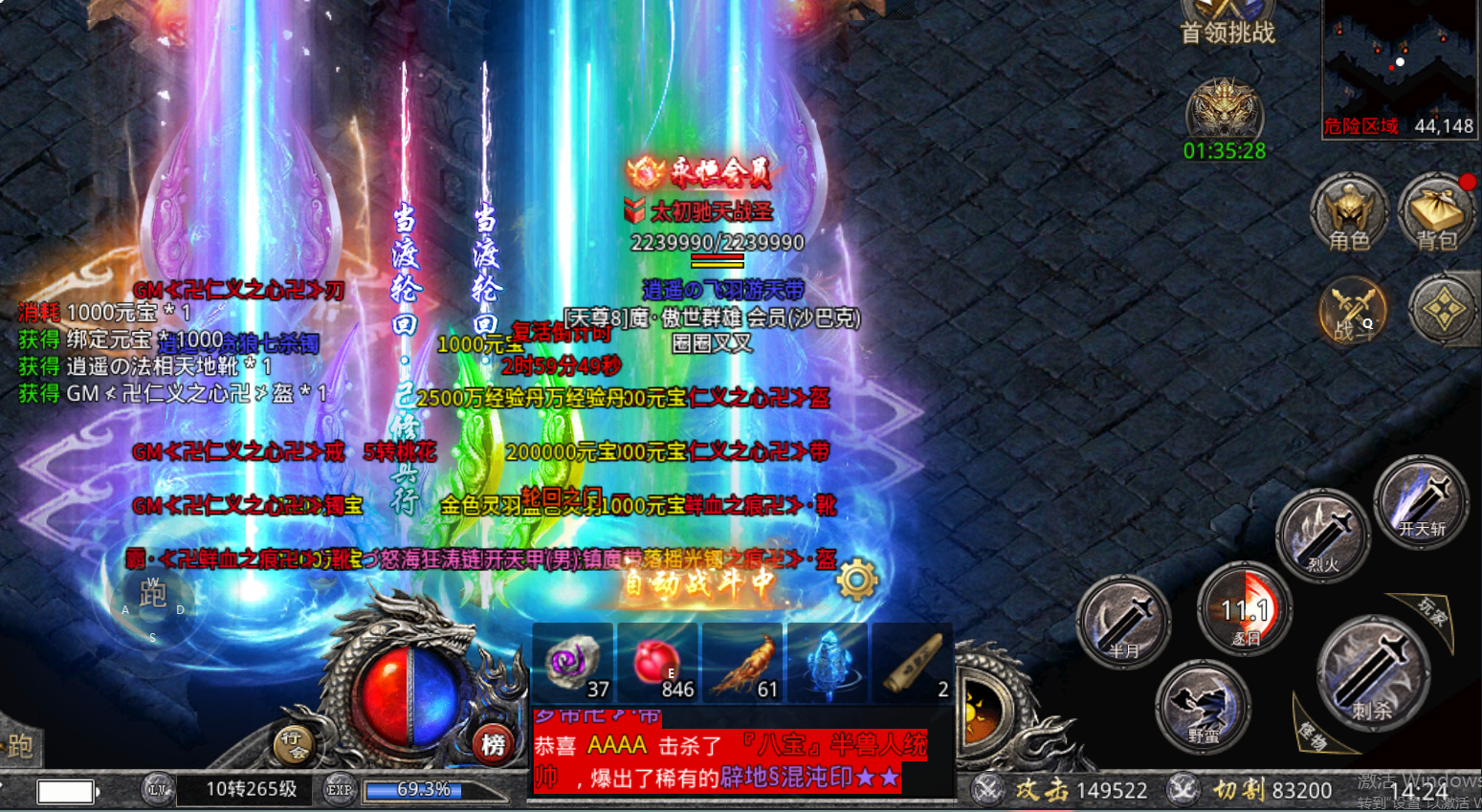Use the 烈火 flame sword skill
Image resolution: width=1482 pixels, height=812 pixels.
[1323, 537]
